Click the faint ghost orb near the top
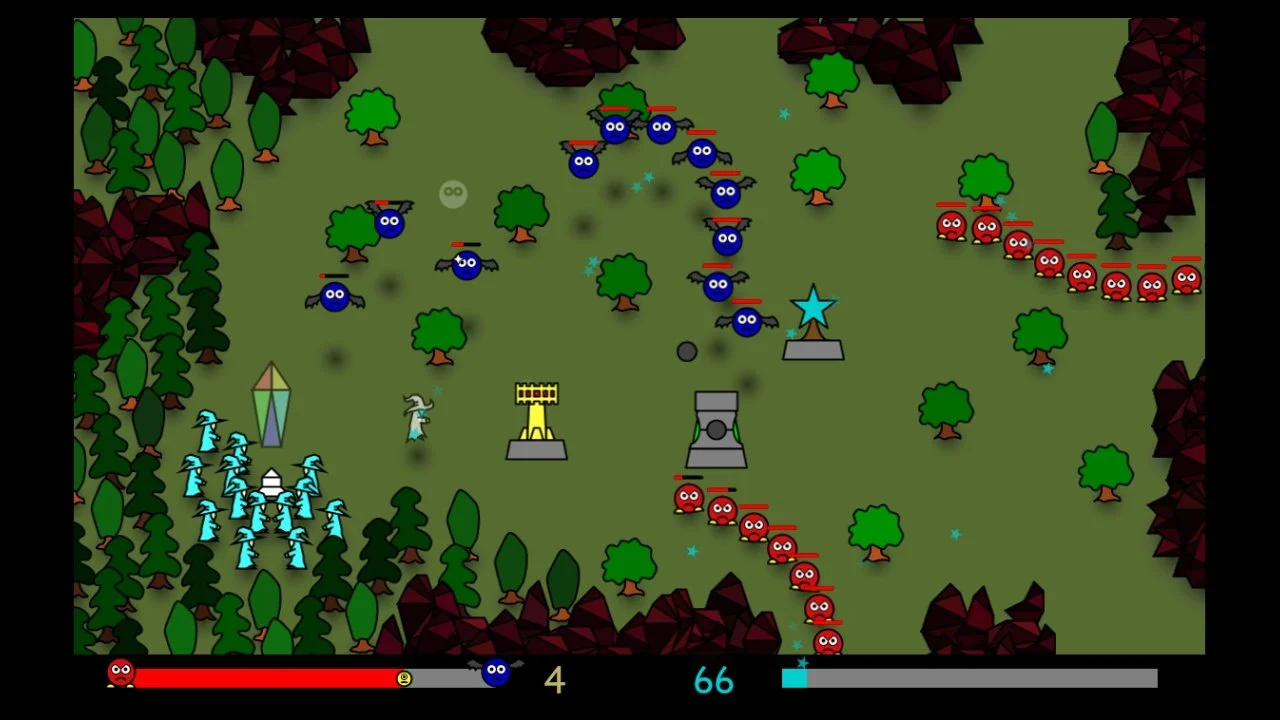The image size is (1280, 720). (452, 195)
